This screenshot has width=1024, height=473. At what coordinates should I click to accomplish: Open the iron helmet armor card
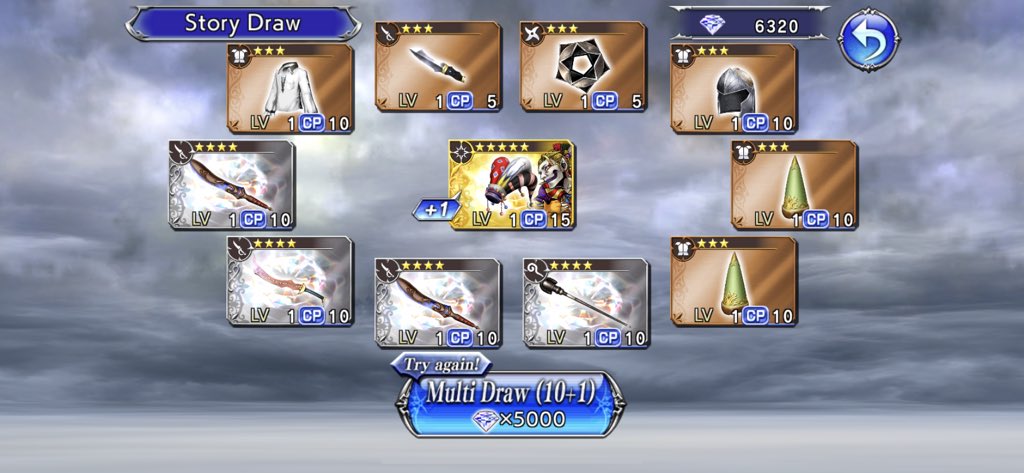click(x=734, y=89)
